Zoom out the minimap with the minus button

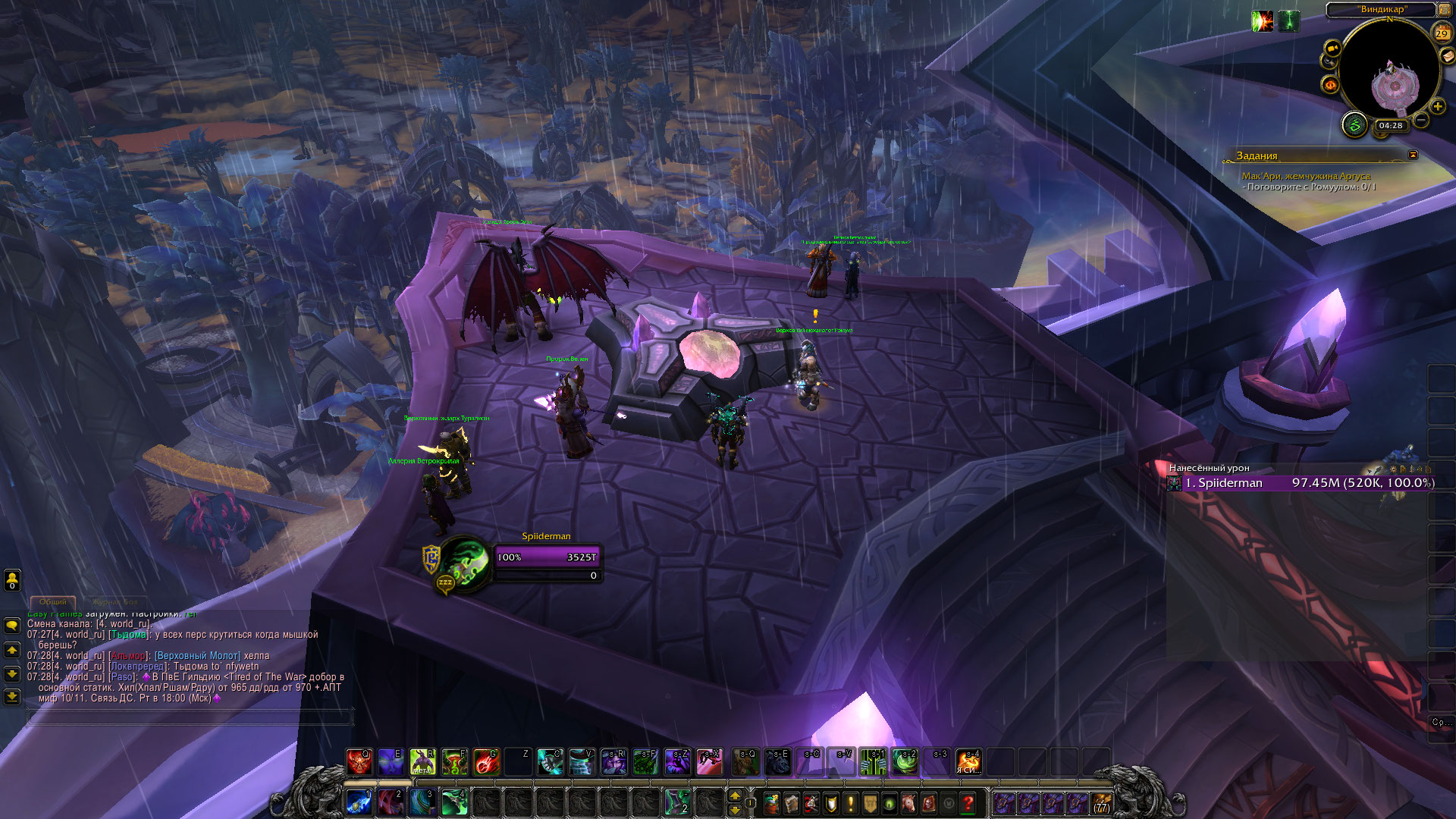(x=1421, y=120)
